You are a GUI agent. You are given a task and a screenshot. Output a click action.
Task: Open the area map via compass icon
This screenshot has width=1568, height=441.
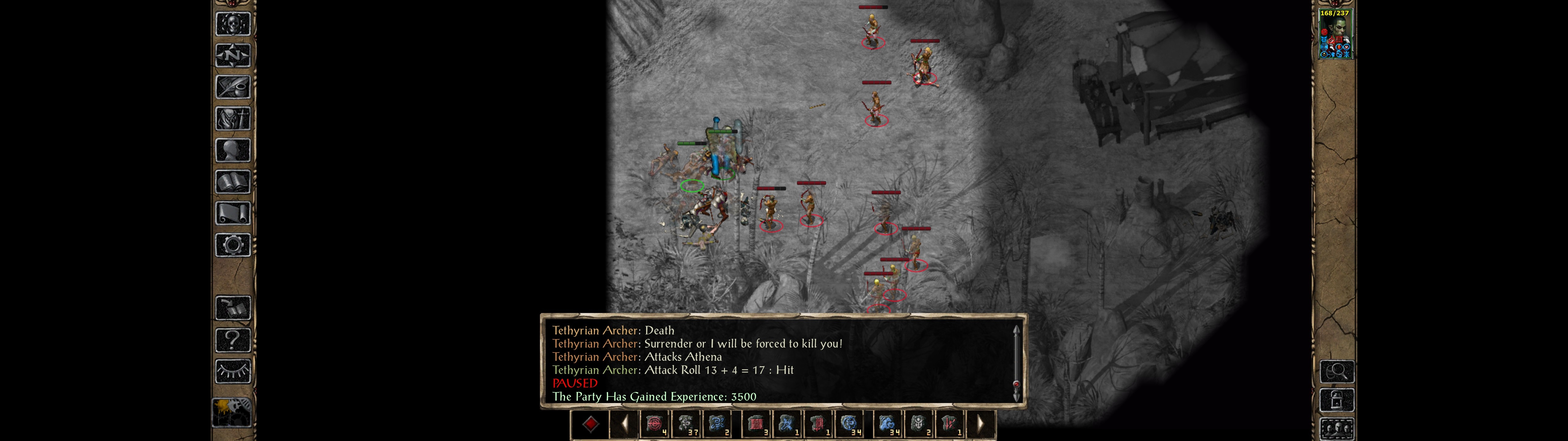(x=232, y=55)
